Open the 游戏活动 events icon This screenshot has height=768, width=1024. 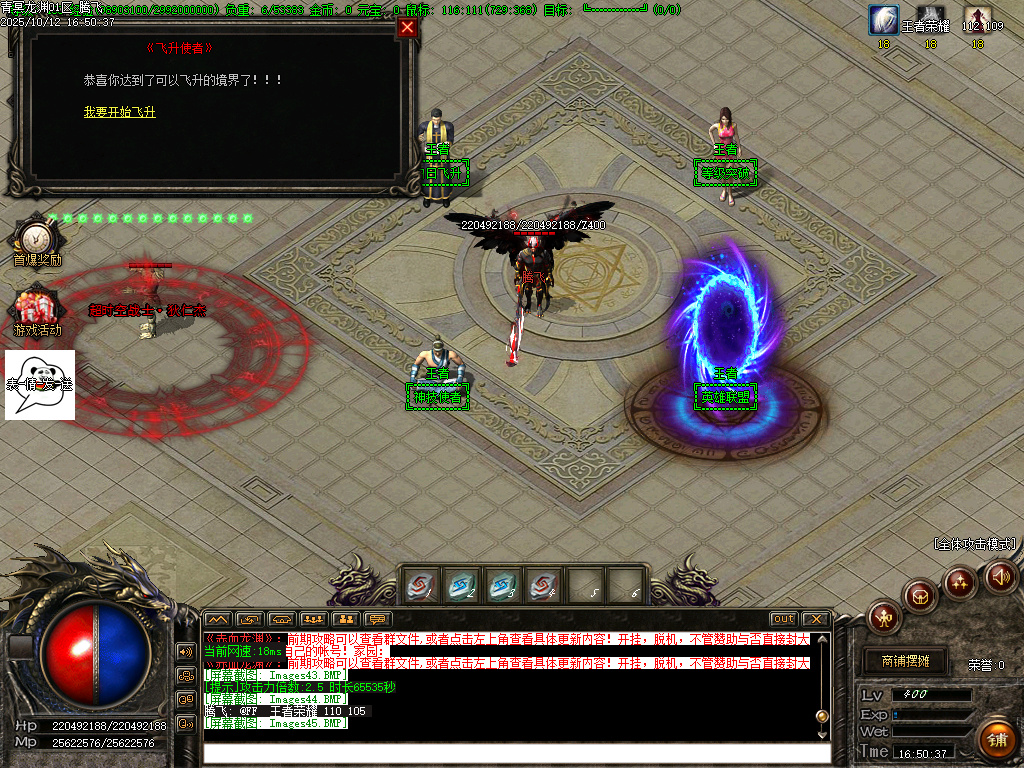click(37, 310)
